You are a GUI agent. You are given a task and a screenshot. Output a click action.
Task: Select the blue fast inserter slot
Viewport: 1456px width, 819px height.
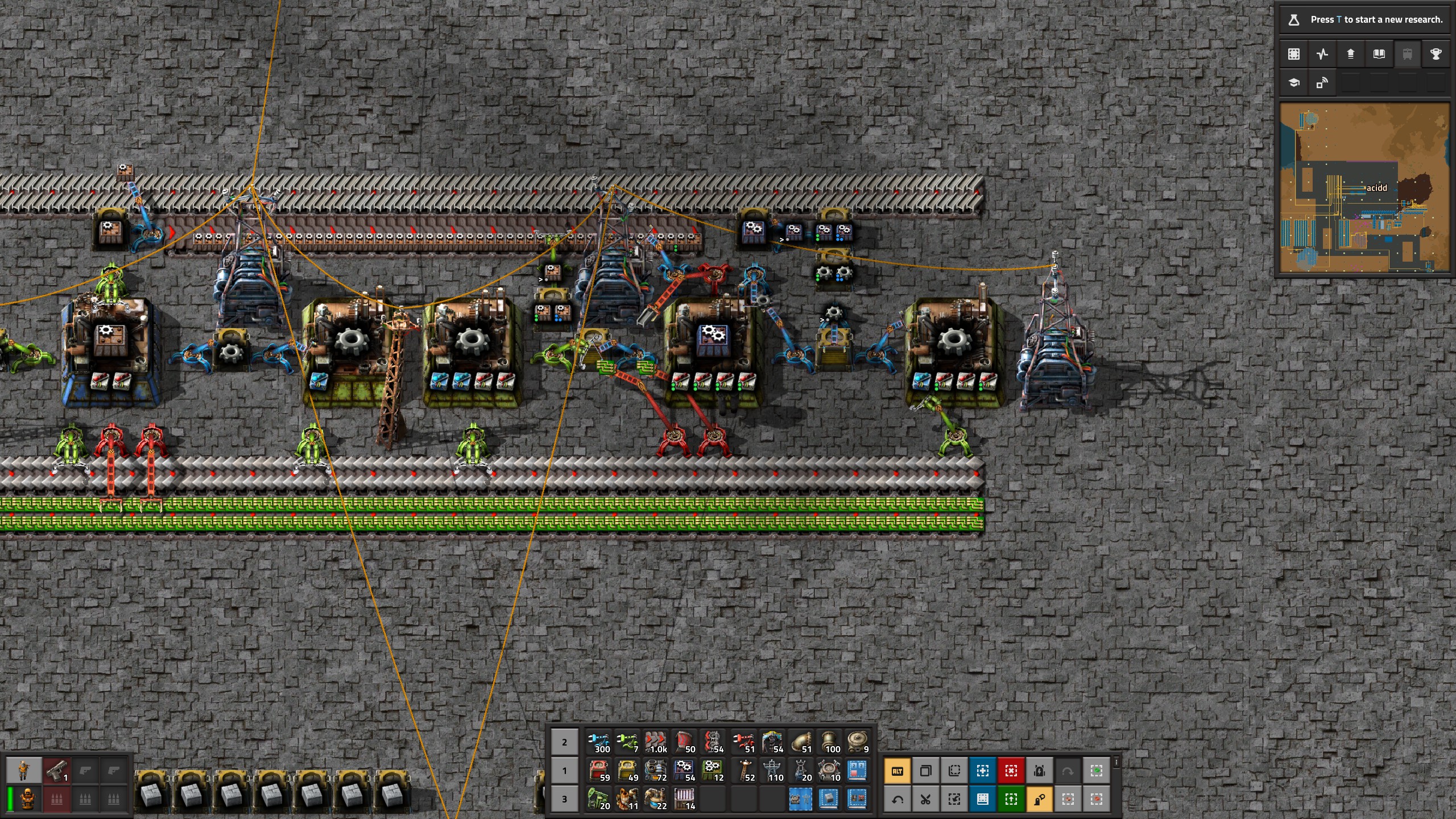click(x=599, y=742)
